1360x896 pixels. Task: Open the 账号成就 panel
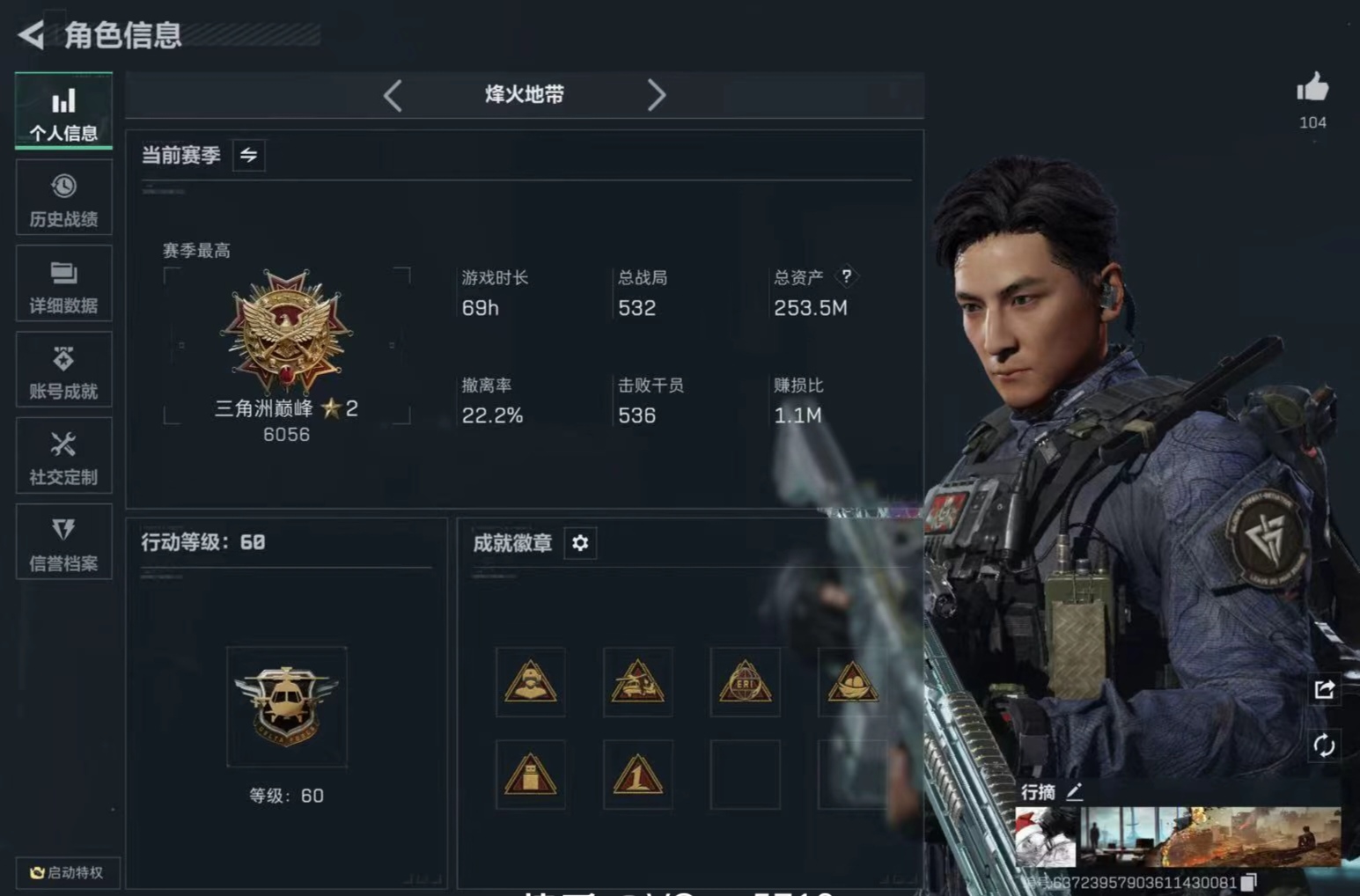coord(62,370)
